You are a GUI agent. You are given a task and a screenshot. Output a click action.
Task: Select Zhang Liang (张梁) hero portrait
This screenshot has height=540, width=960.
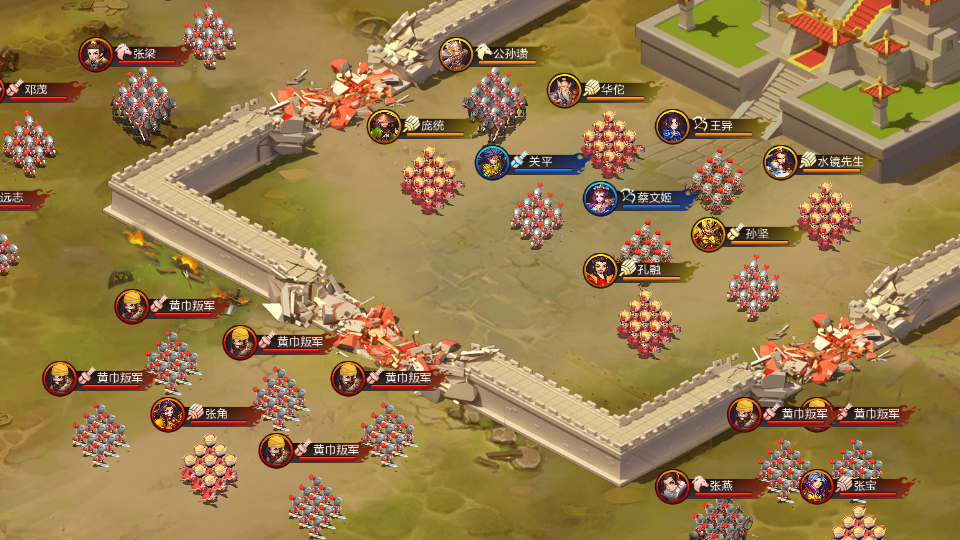(x=96, y=54)
